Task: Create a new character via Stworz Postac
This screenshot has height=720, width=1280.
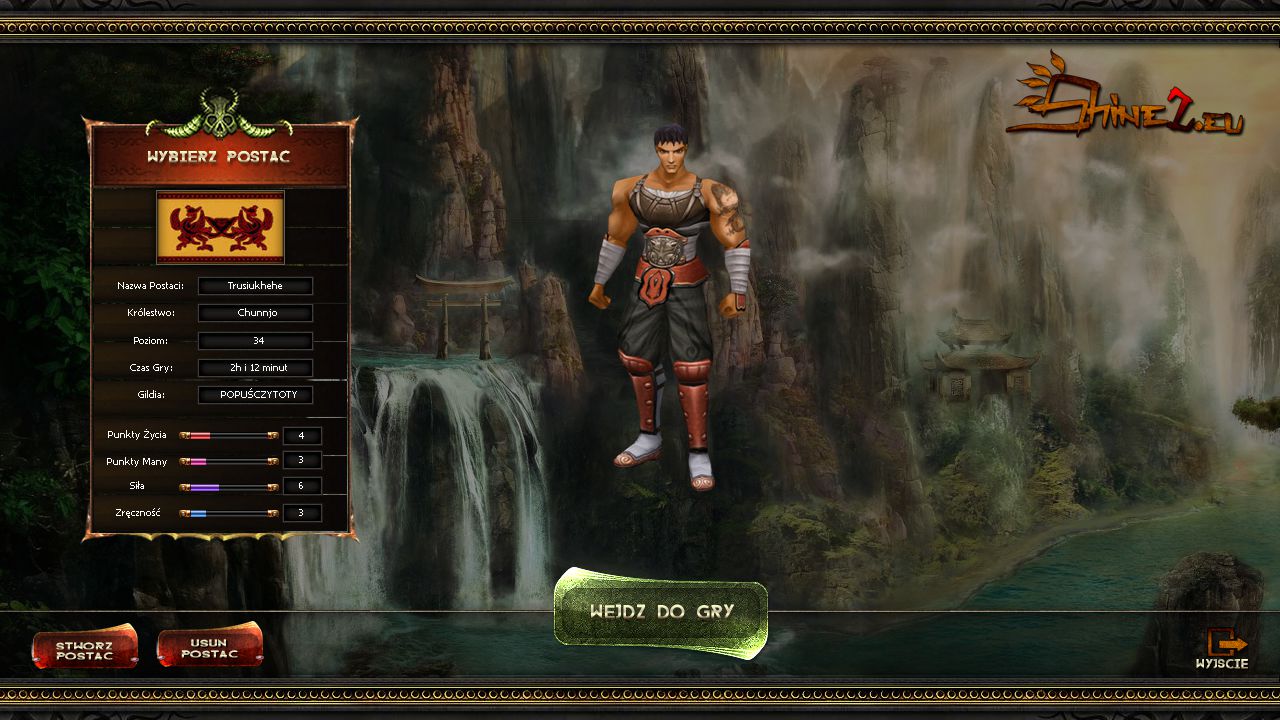Action: click(84, 650)
